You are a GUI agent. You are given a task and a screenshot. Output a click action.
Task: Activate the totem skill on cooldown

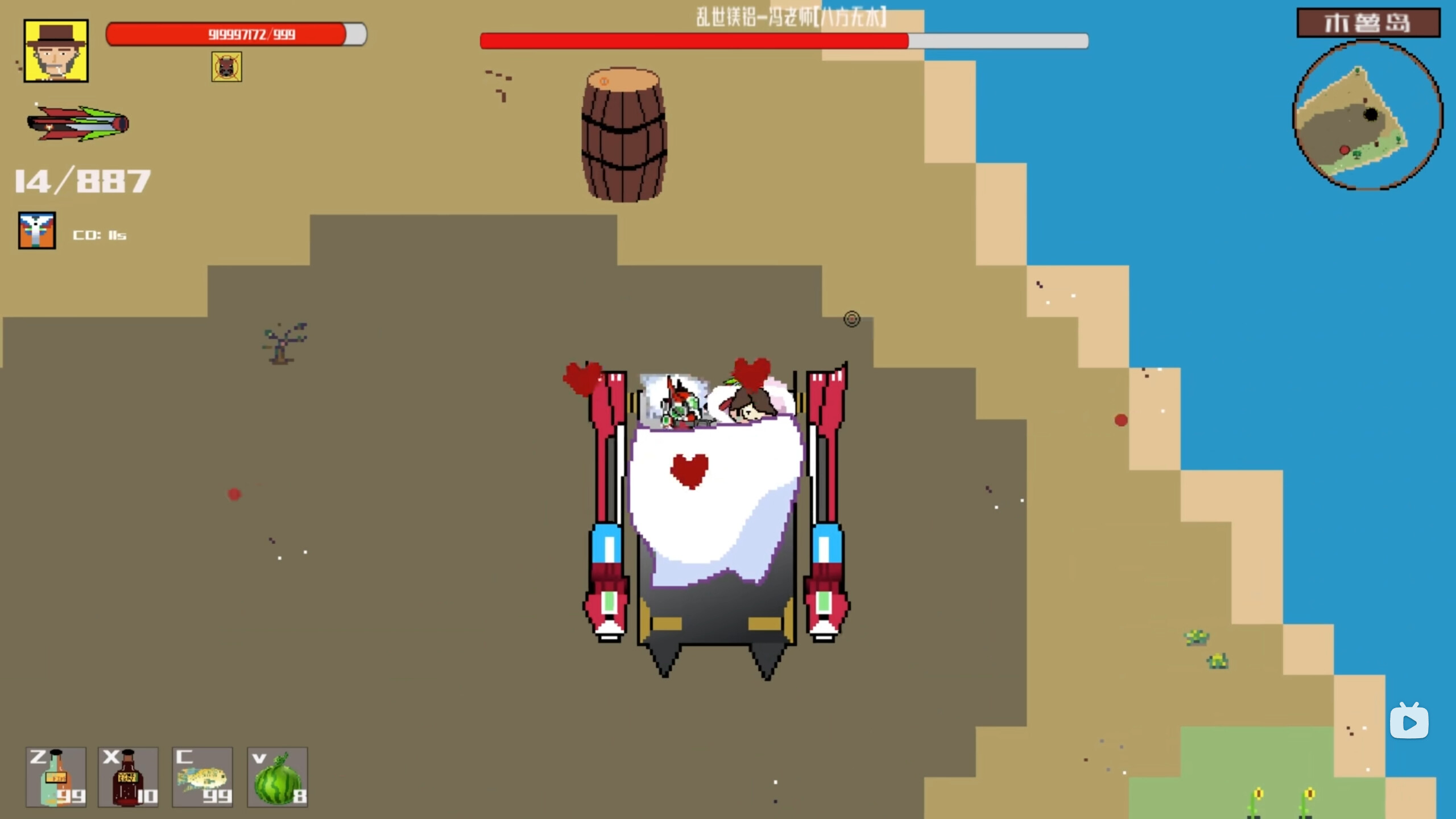(x=36, y=231)
